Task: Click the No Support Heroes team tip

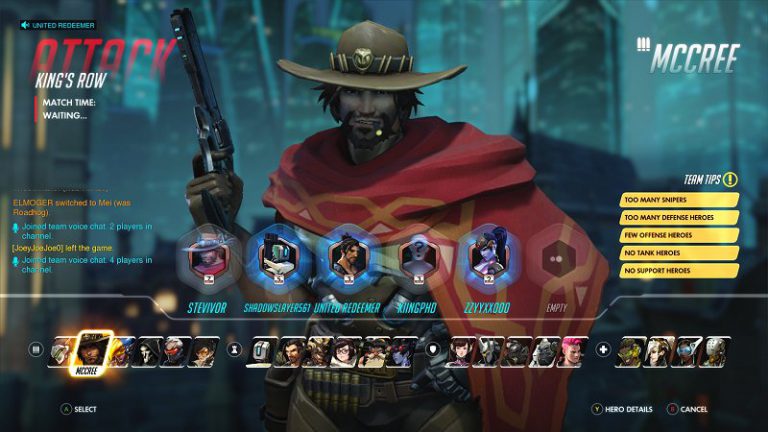Action: pyautogui.click(x=680, y=270)
